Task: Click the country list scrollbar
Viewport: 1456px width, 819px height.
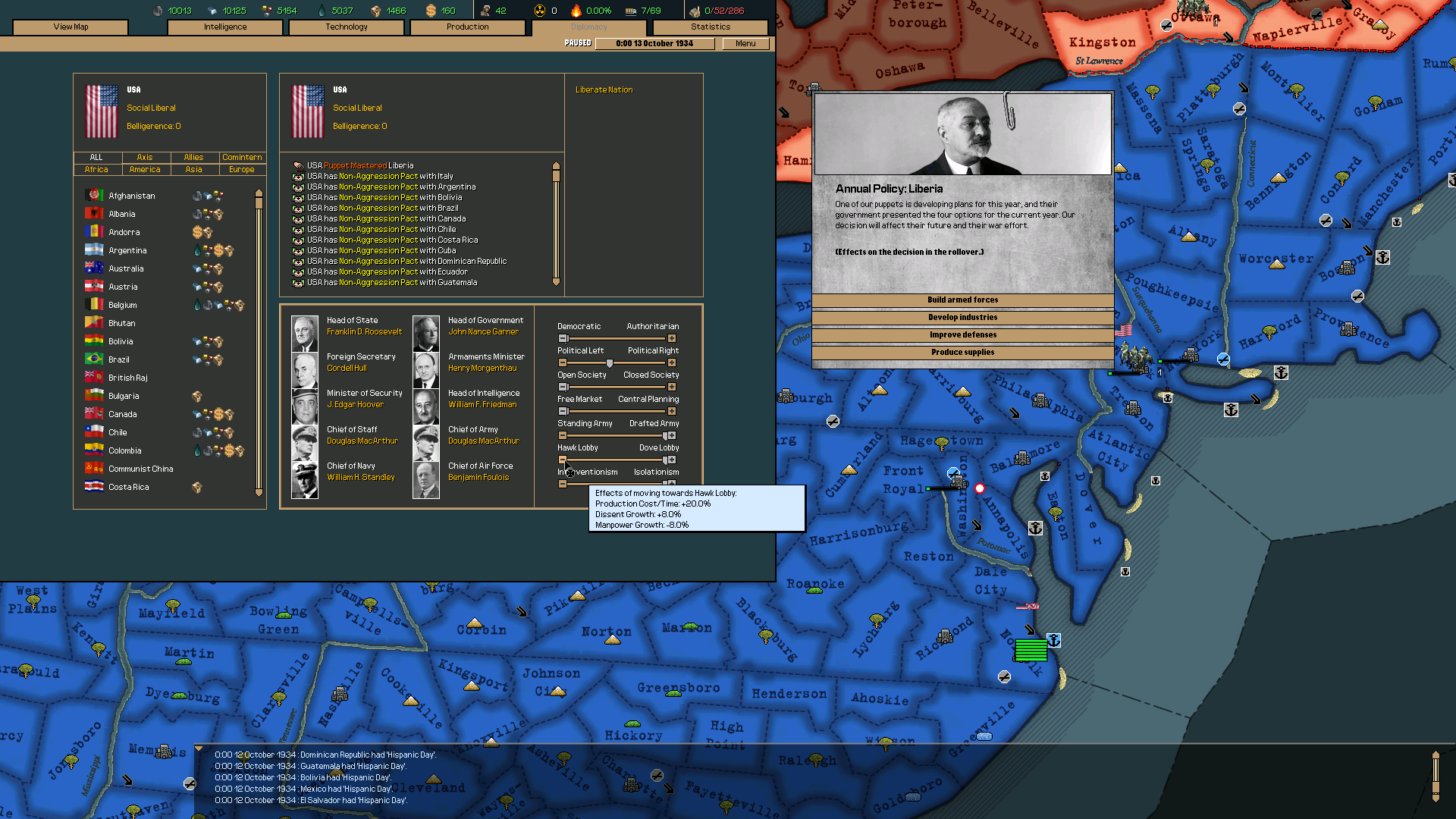Action: tap(259, 197)
